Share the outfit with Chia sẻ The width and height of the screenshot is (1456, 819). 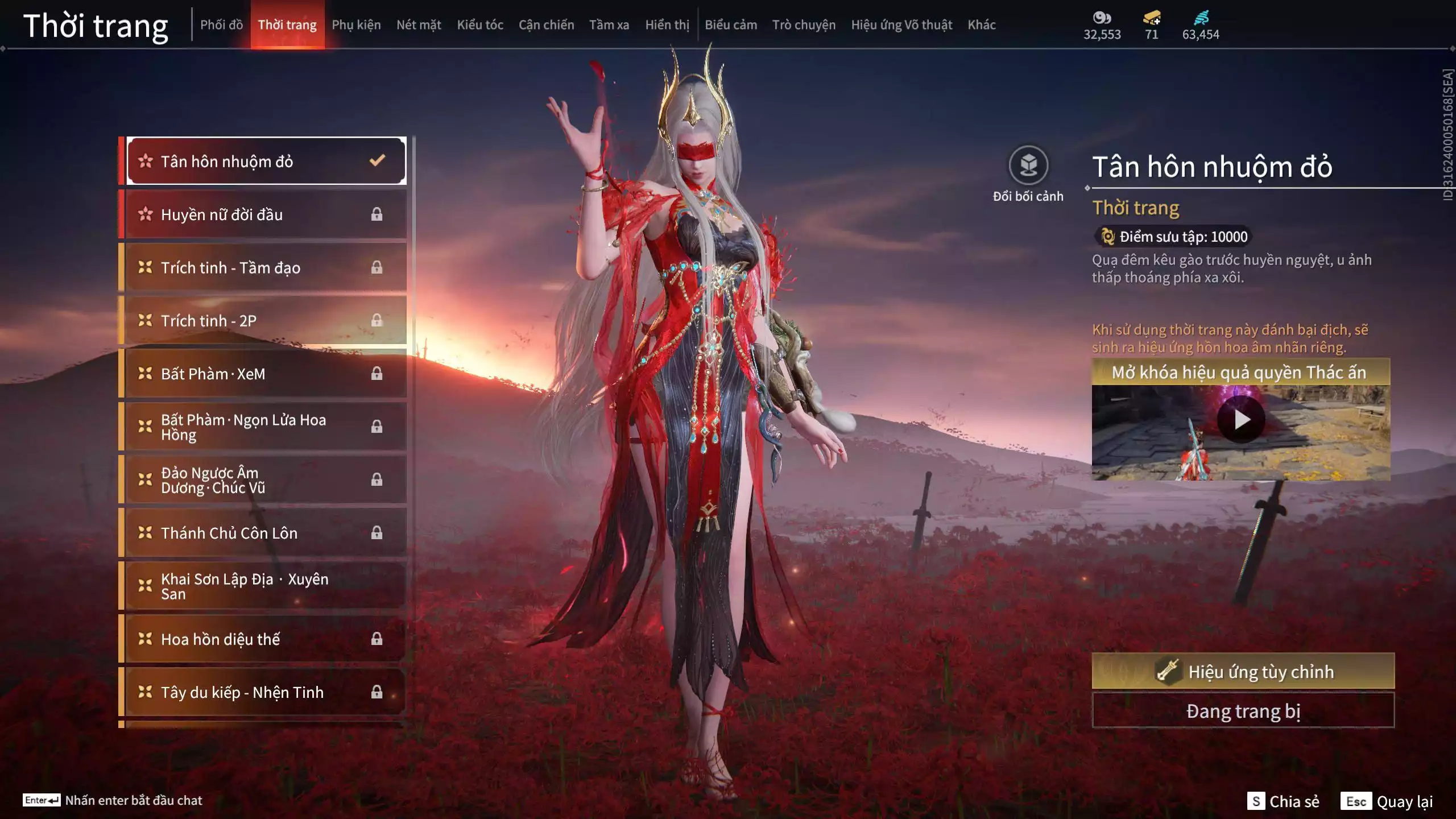pos(1283,801)
